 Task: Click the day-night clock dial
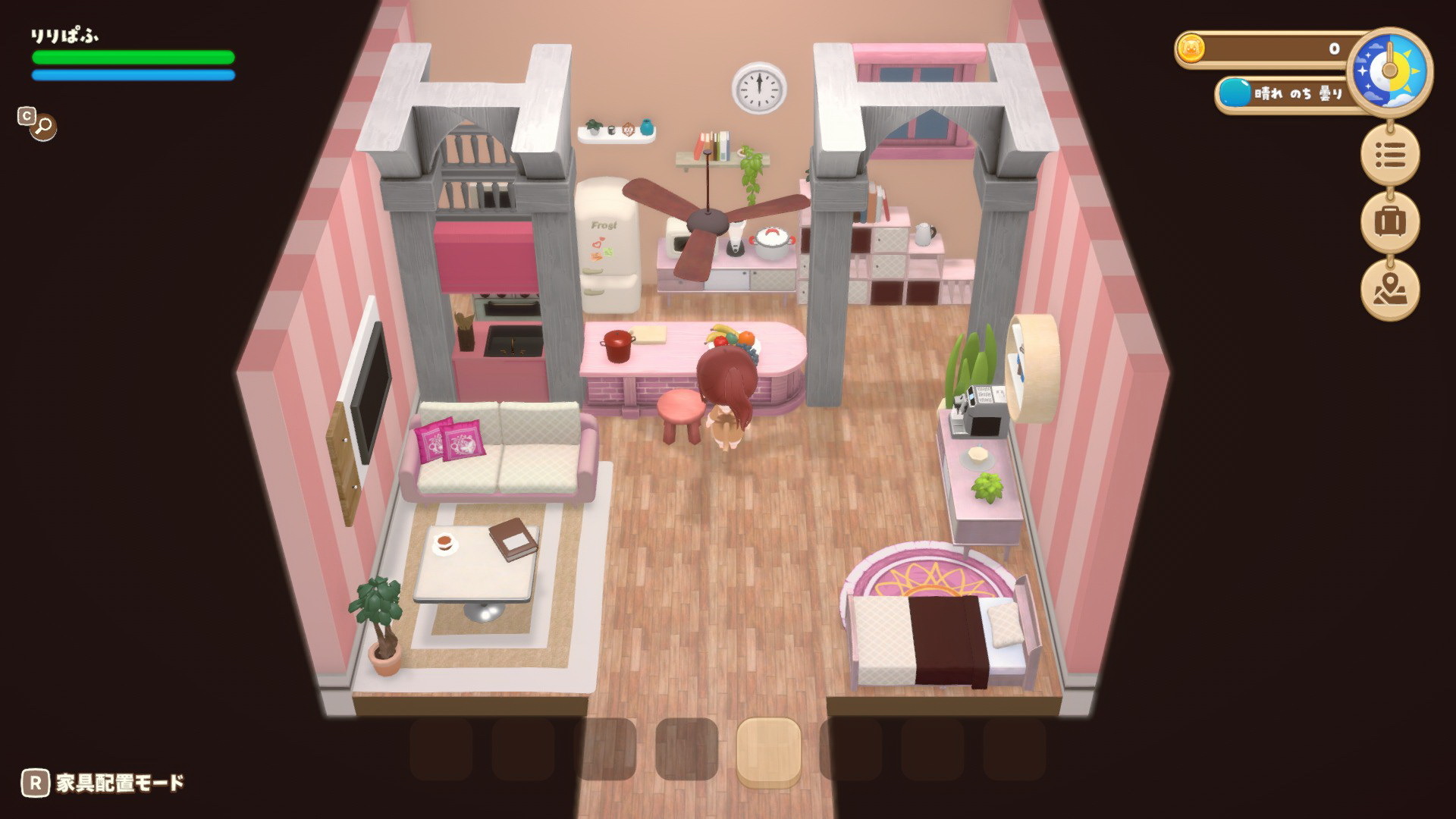pos(1389,71)
